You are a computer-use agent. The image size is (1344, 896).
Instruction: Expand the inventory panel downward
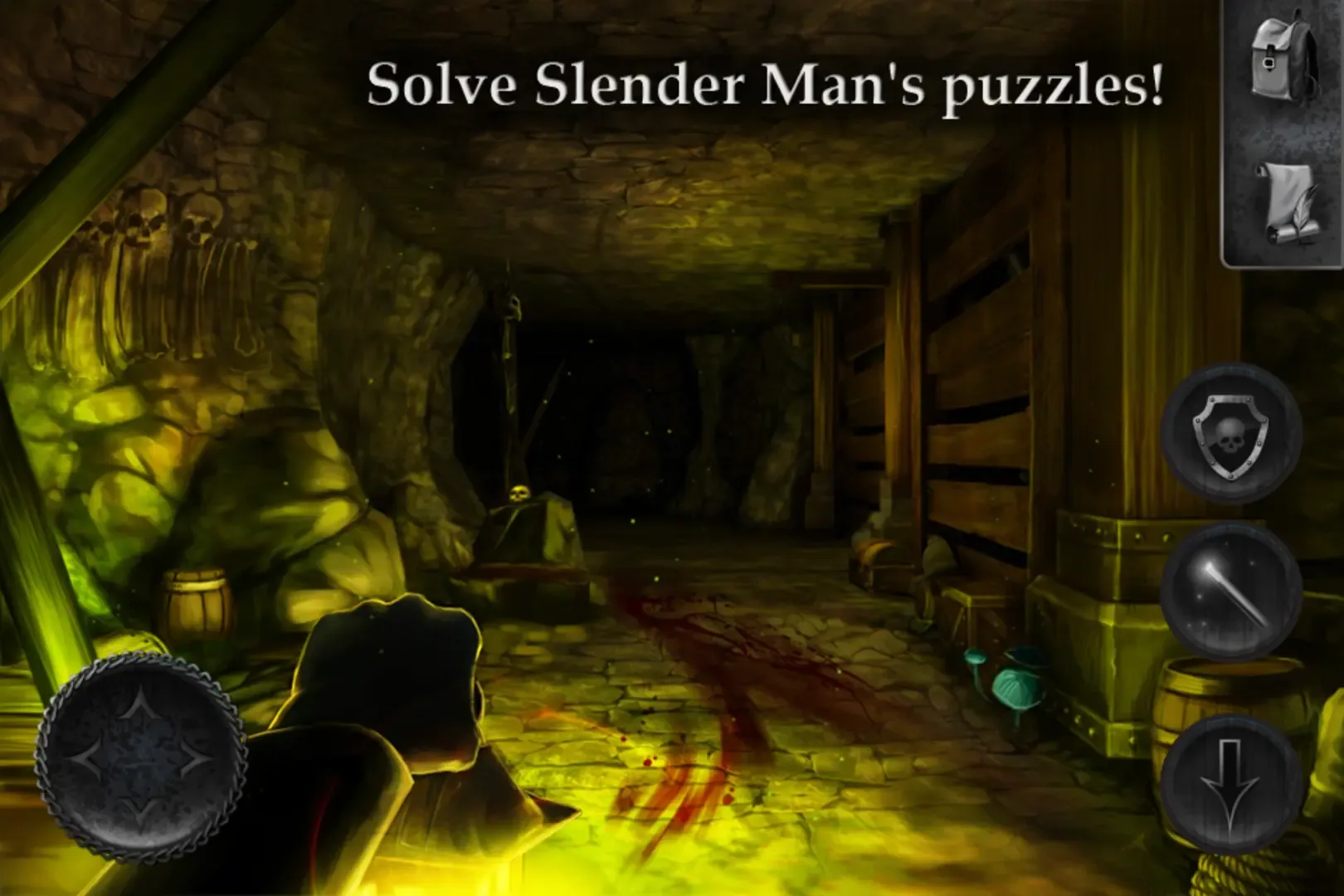1230,780
